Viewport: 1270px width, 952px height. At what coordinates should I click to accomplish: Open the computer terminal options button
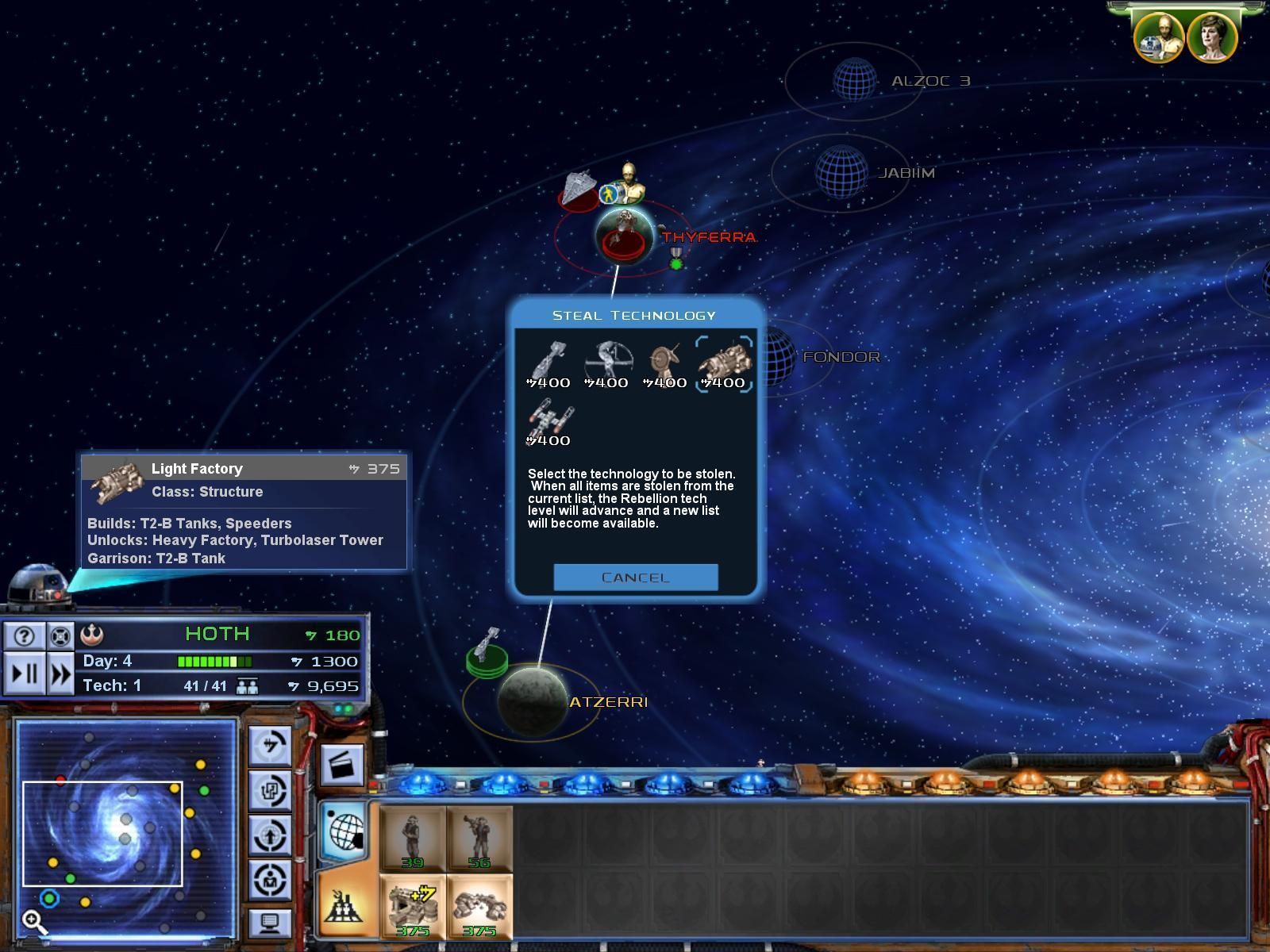pos(270,923)
